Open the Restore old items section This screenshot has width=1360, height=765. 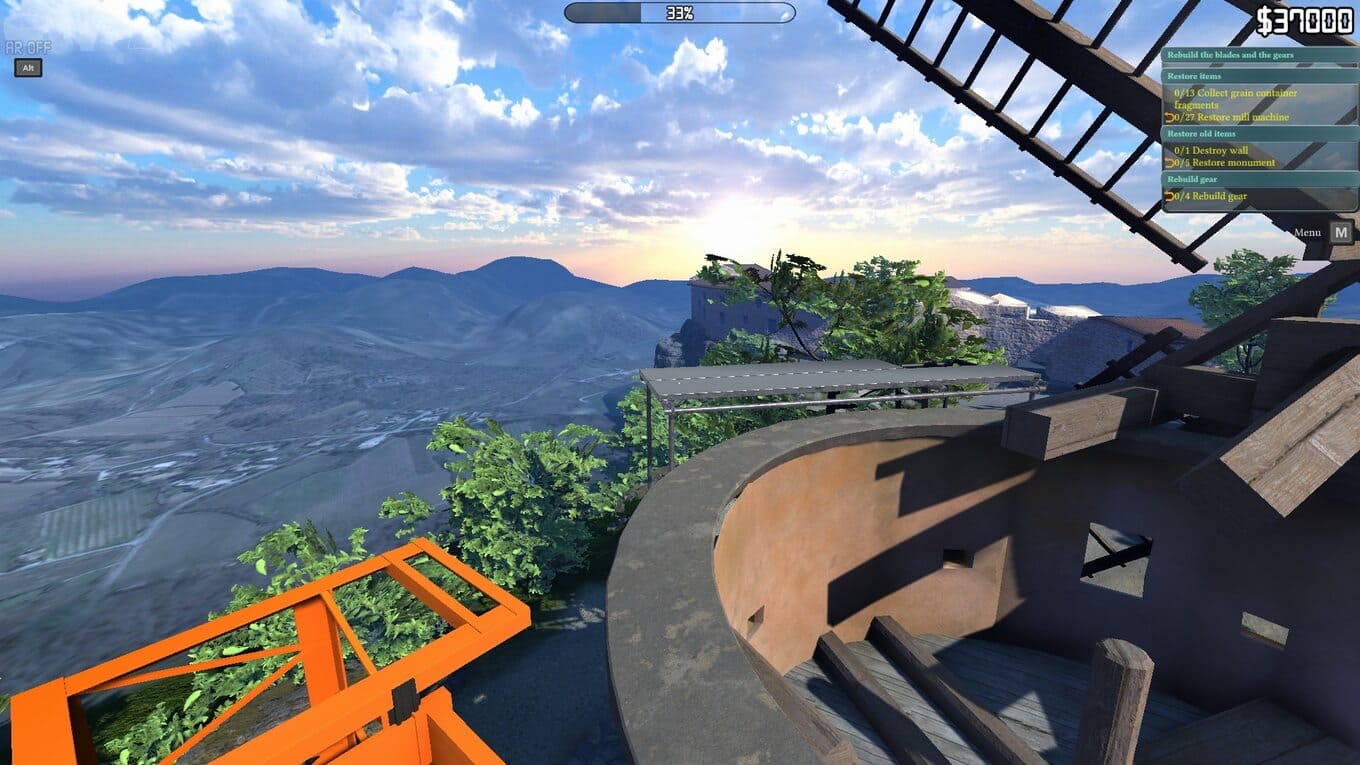pos(1201,133)
